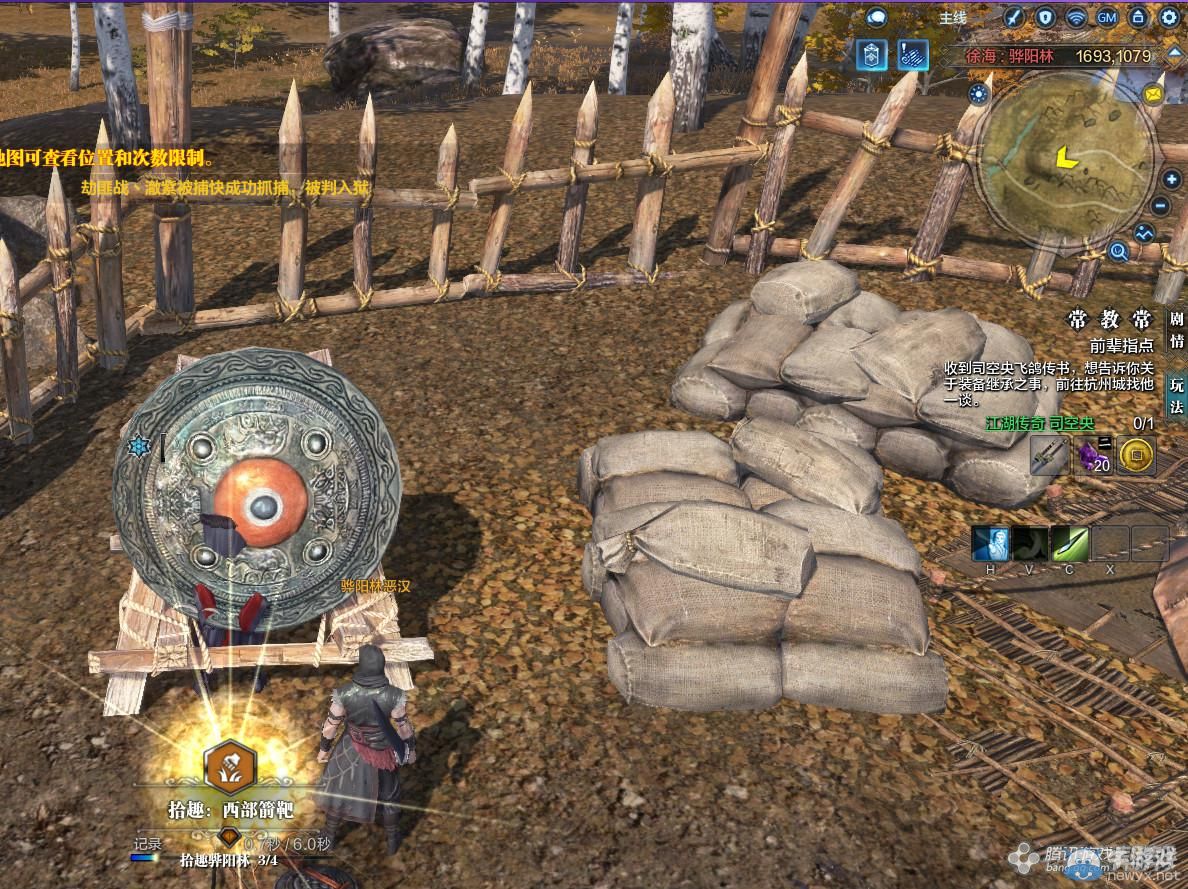This screenshot has height=889, width=1188.
Task: Open the world map from the minimap
Action: (1067, 158)
